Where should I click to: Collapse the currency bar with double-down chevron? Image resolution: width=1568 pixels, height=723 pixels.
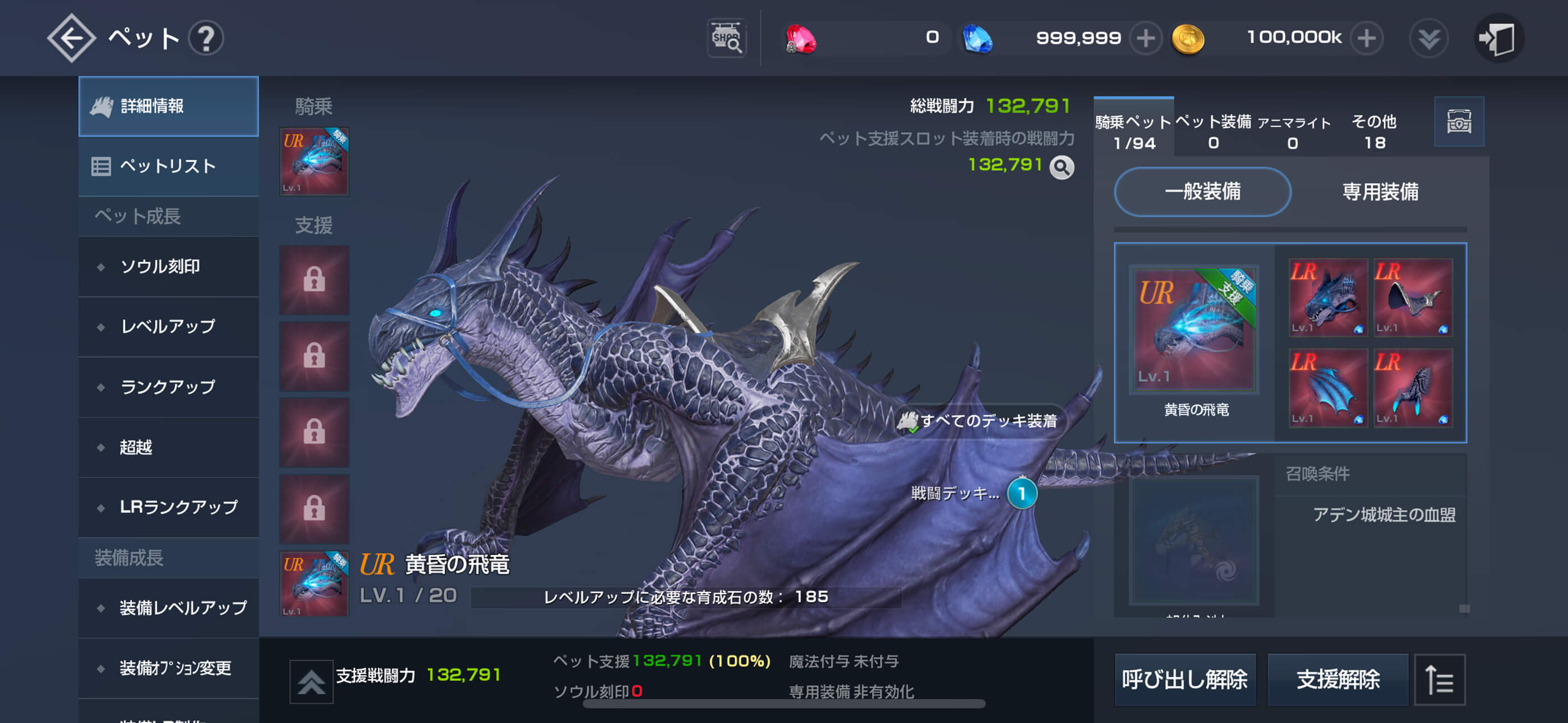click(1428, 38)
